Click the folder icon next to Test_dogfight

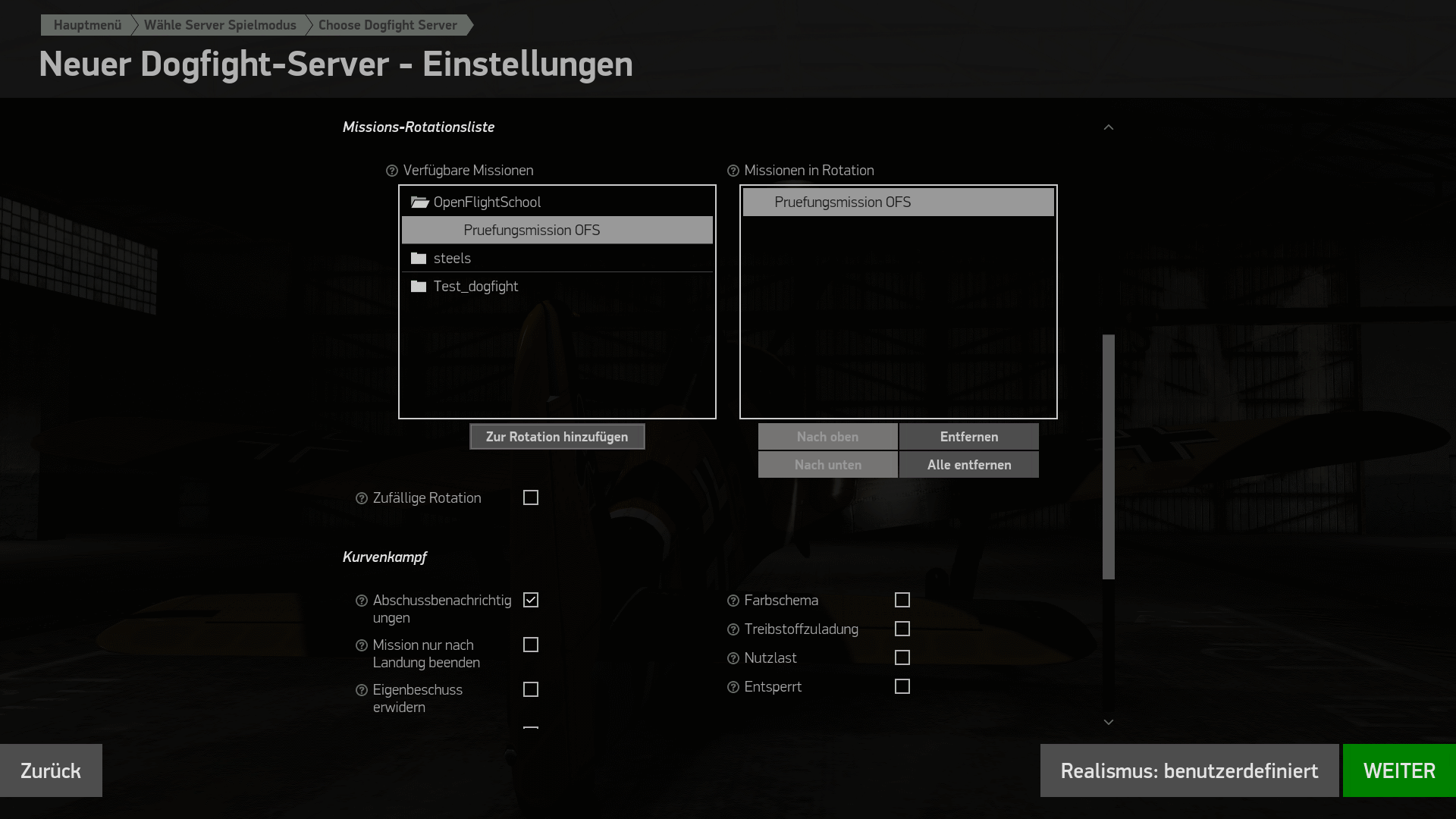[420, 286]
